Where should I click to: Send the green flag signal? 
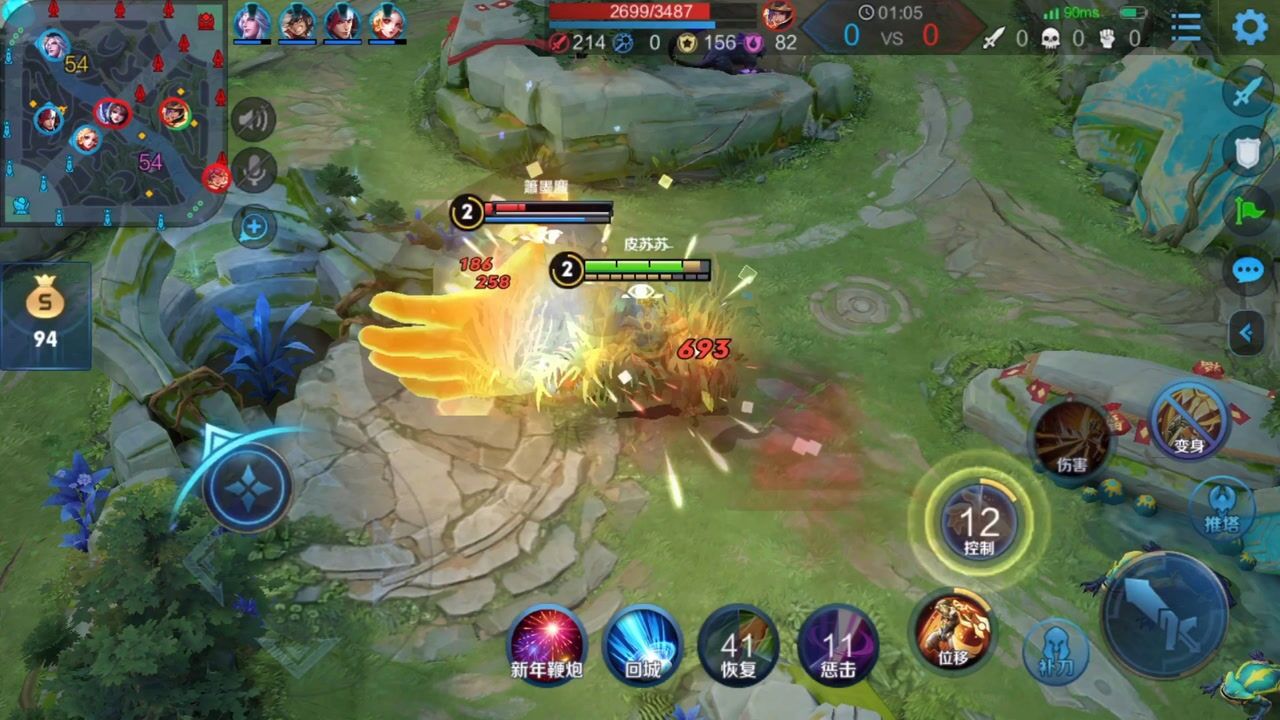1248,210
